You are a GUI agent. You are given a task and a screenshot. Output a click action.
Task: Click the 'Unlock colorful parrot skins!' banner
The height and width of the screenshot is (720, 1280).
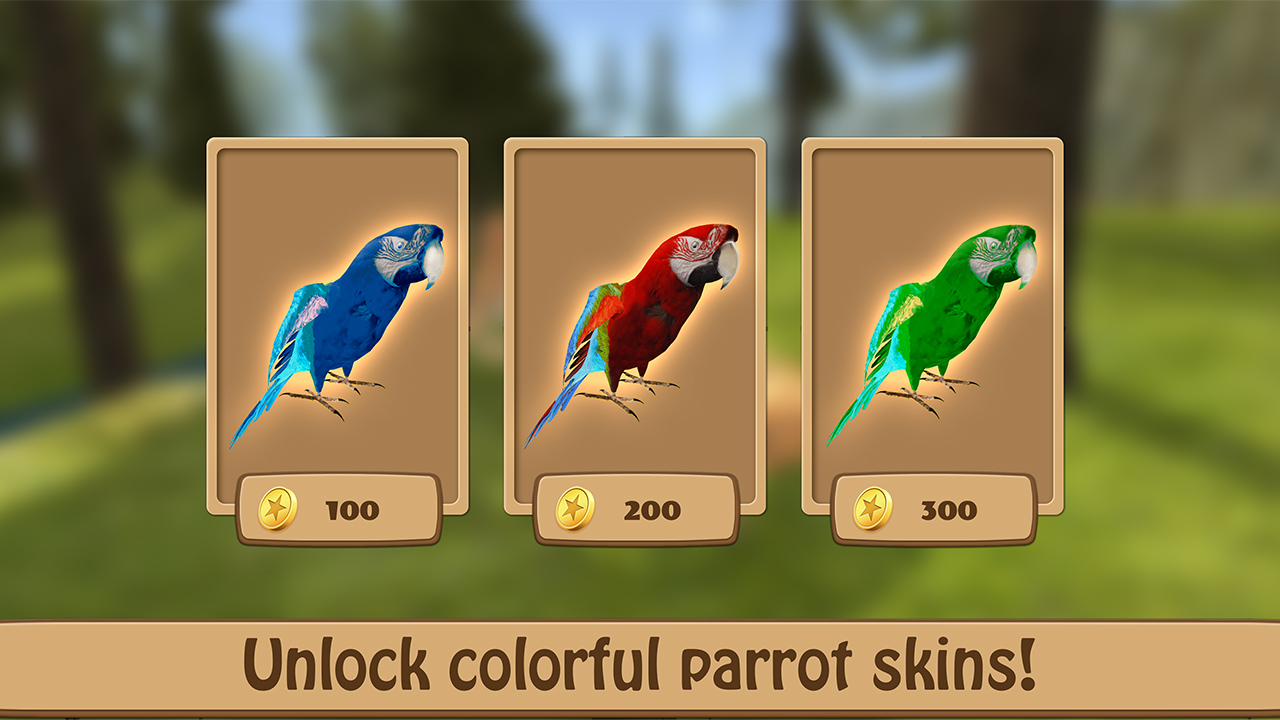click(x=640, y=660)
